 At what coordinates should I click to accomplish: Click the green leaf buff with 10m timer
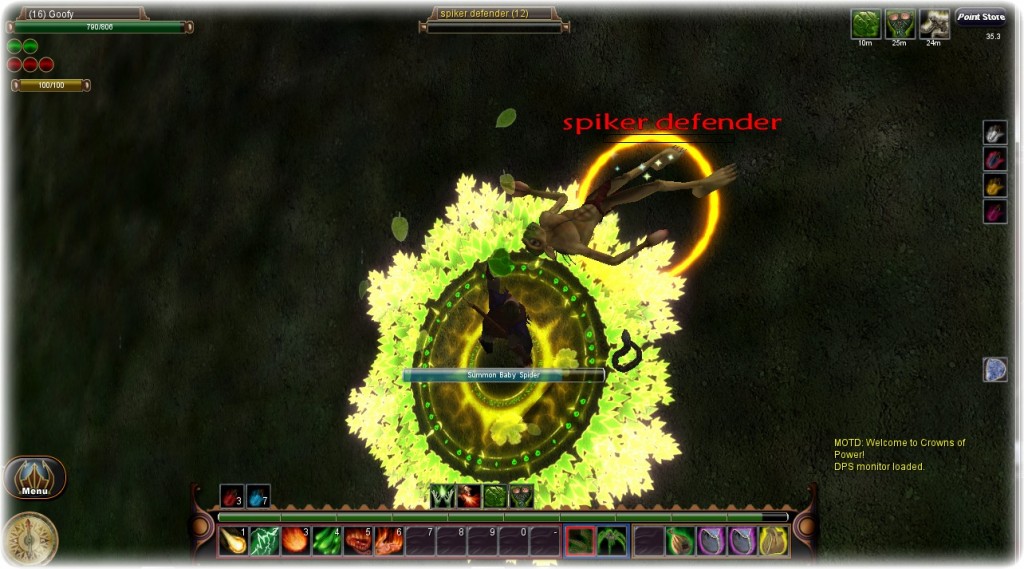(865, 24)
